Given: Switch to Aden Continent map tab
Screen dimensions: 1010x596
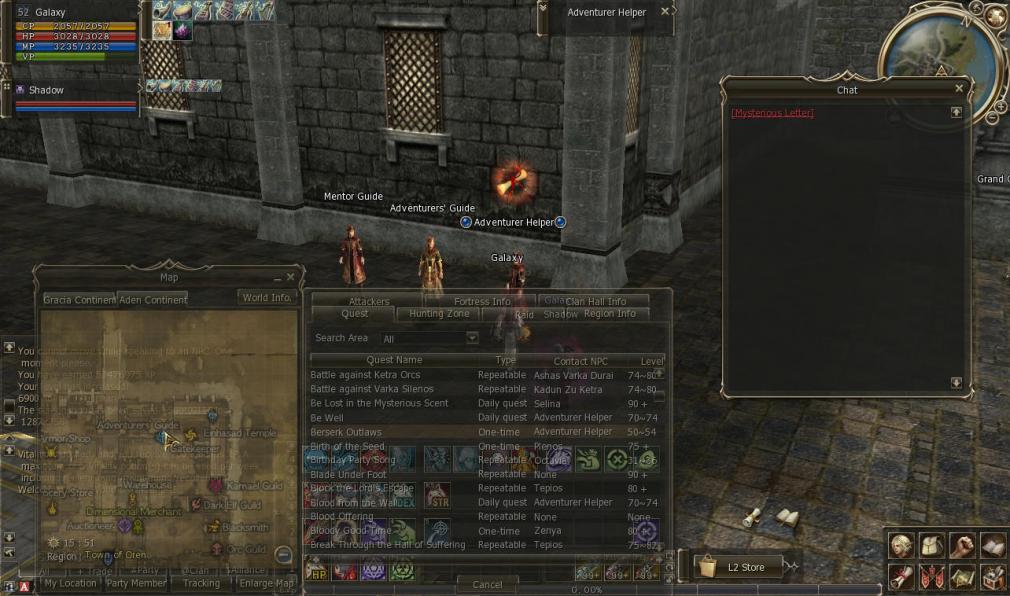Looking at the screenshot, I should 152,299.
